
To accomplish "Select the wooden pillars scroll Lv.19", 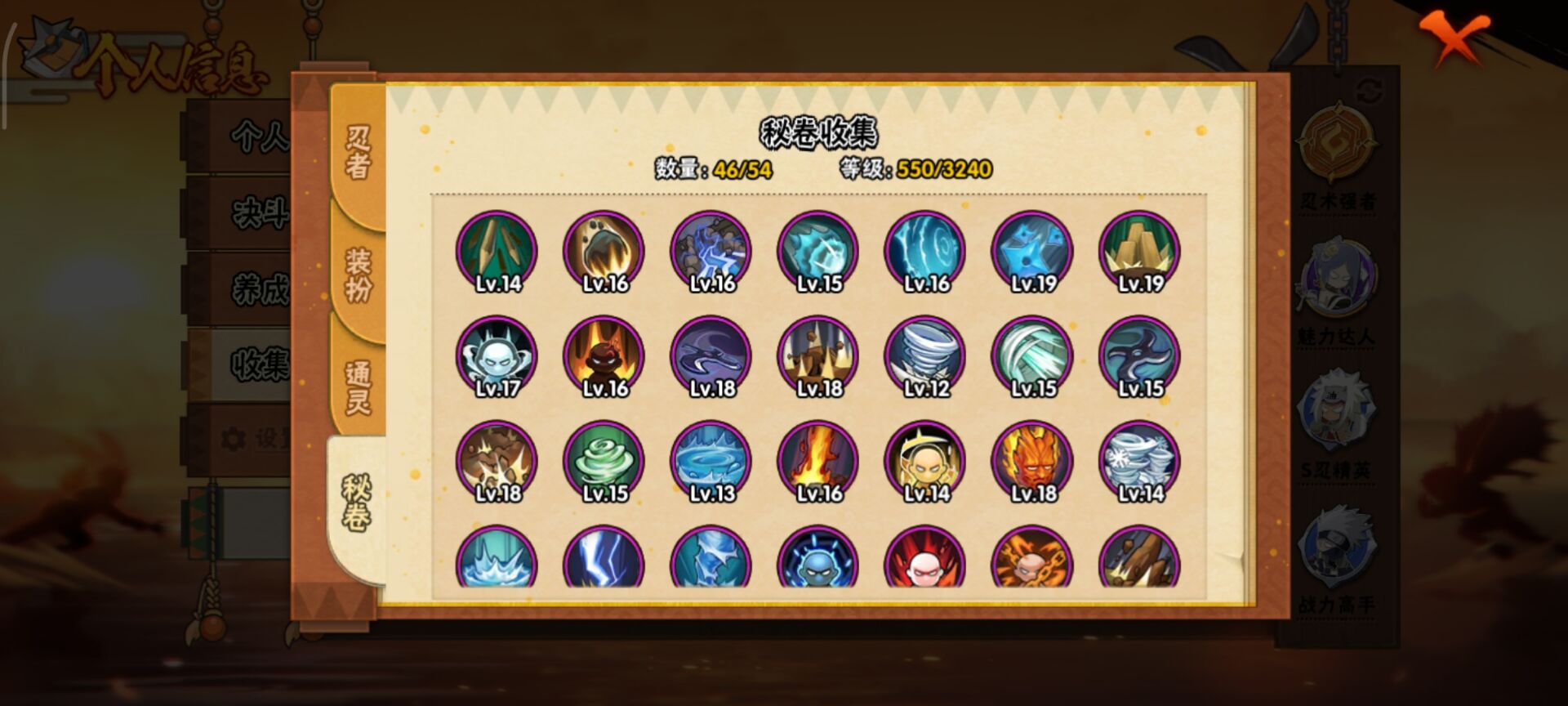I will 1139,251.
